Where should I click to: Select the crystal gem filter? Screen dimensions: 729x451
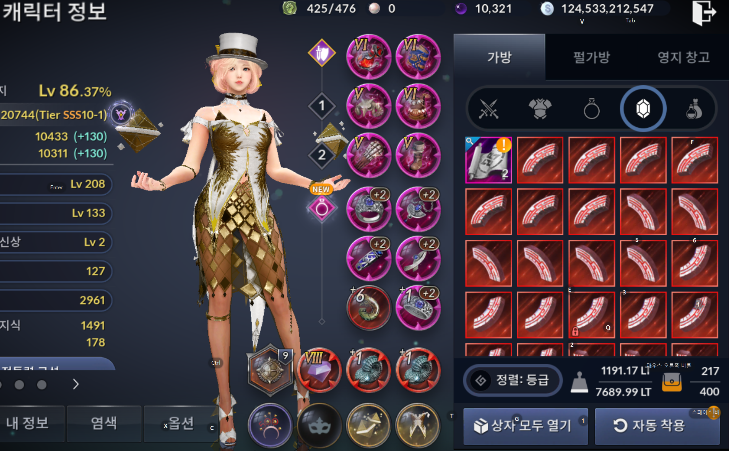point(640,109)
